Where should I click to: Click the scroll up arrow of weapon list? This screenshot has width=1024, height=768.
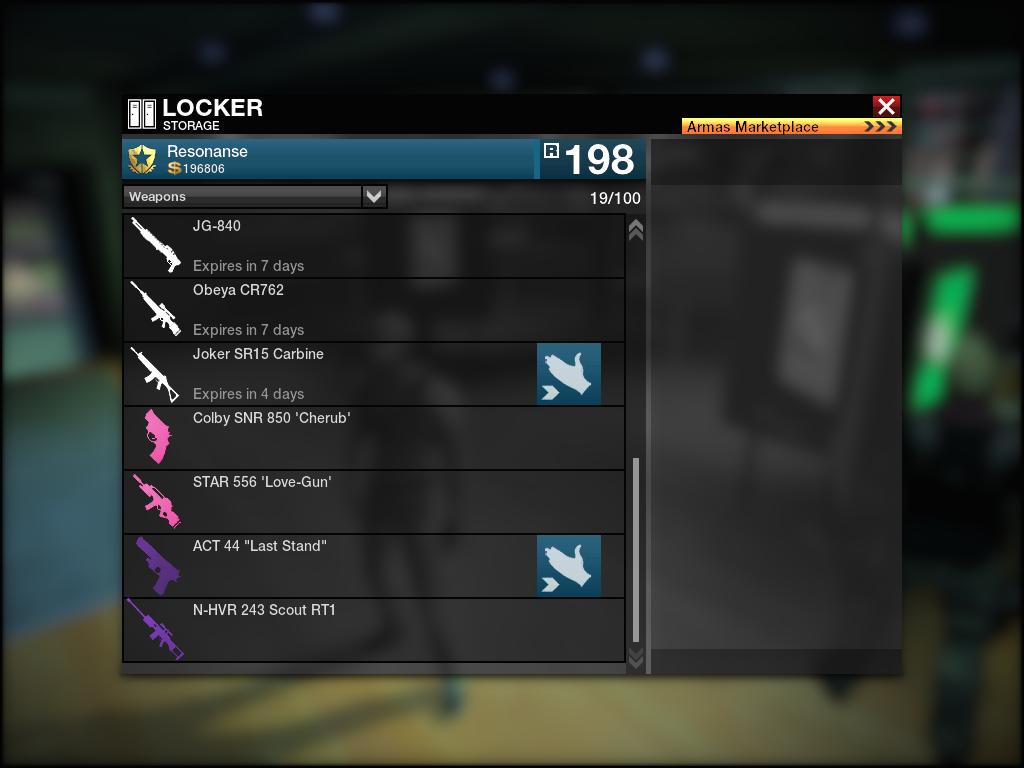coord(635,230)
